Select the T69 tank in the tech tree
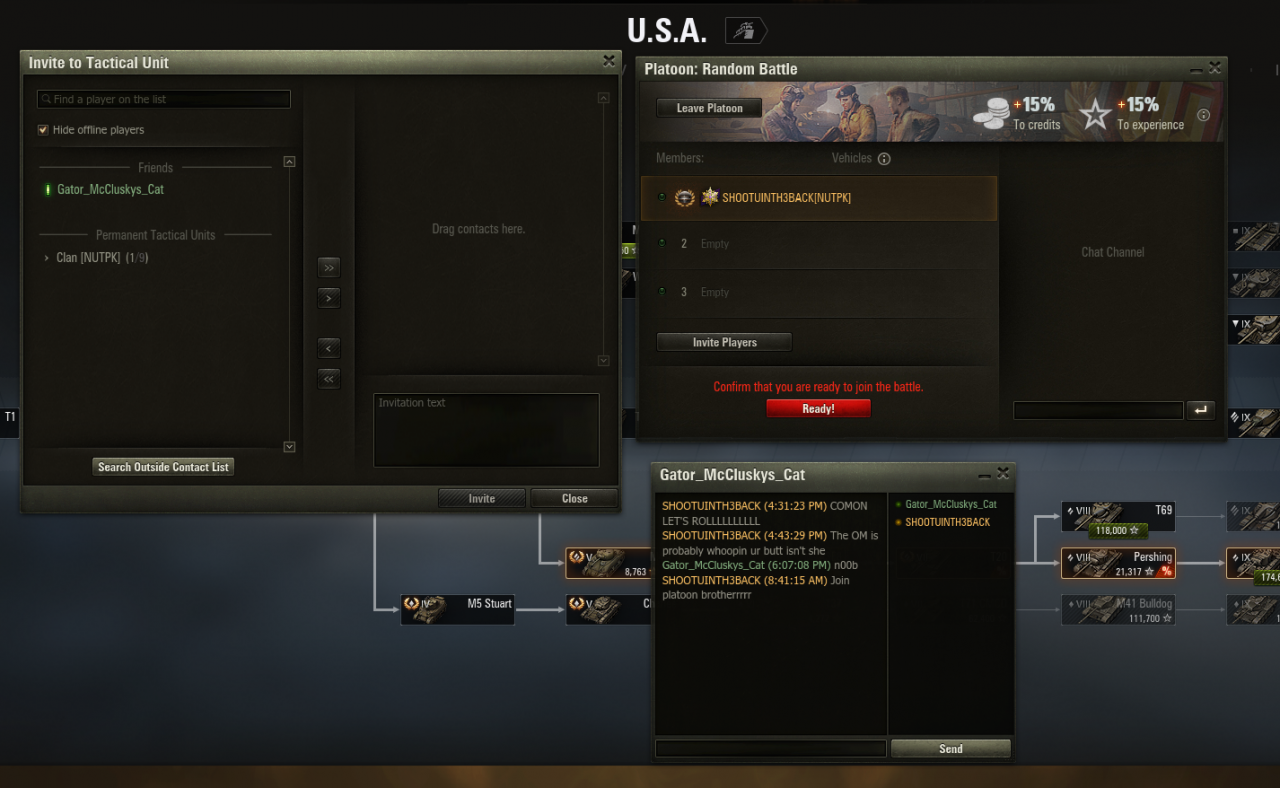Screen dimensions: 1280x788 point(1119,516)
